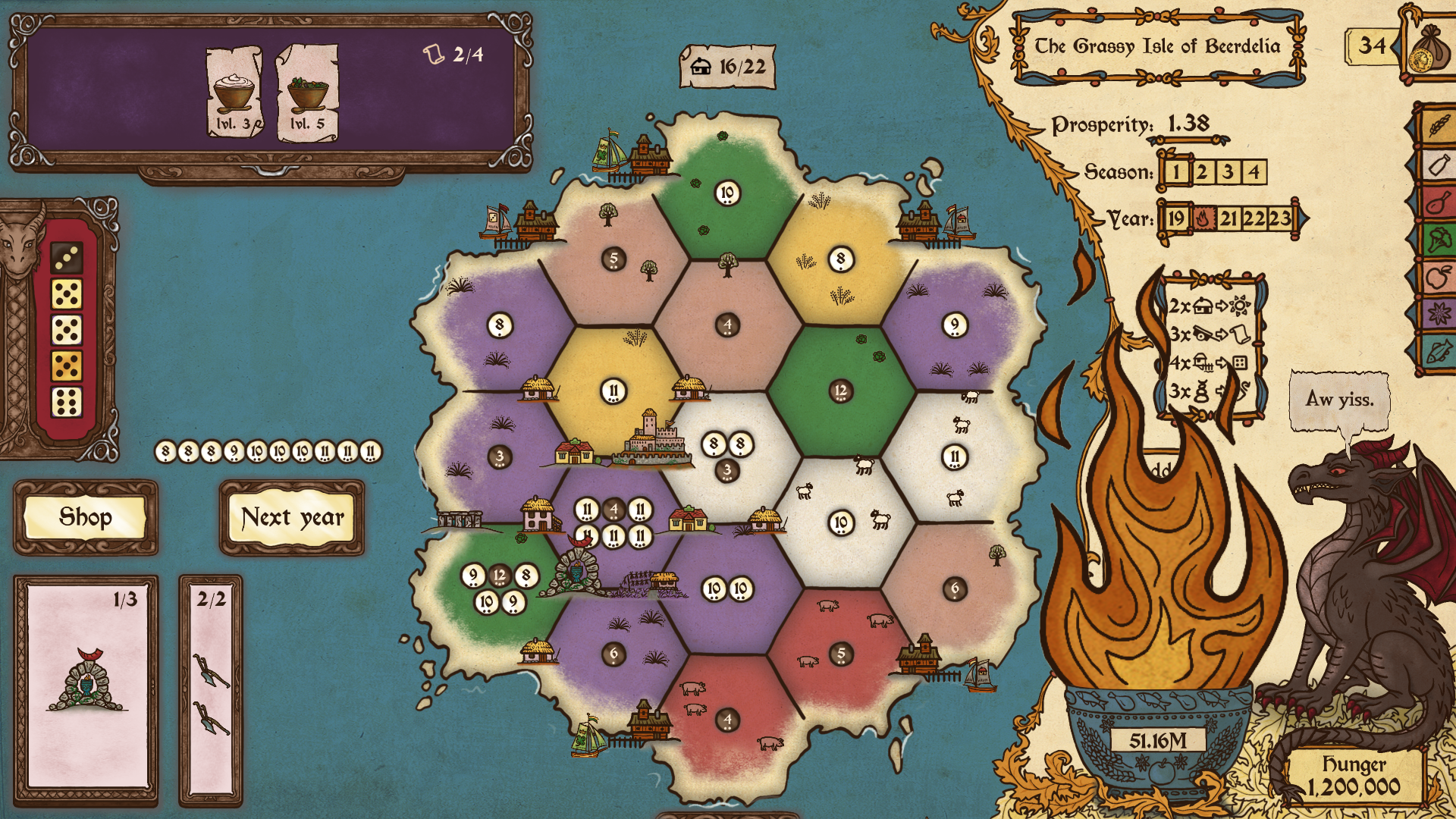Select the die showing six pips
Viewport: 1456px width, 819px height.
tap(67, 402)
